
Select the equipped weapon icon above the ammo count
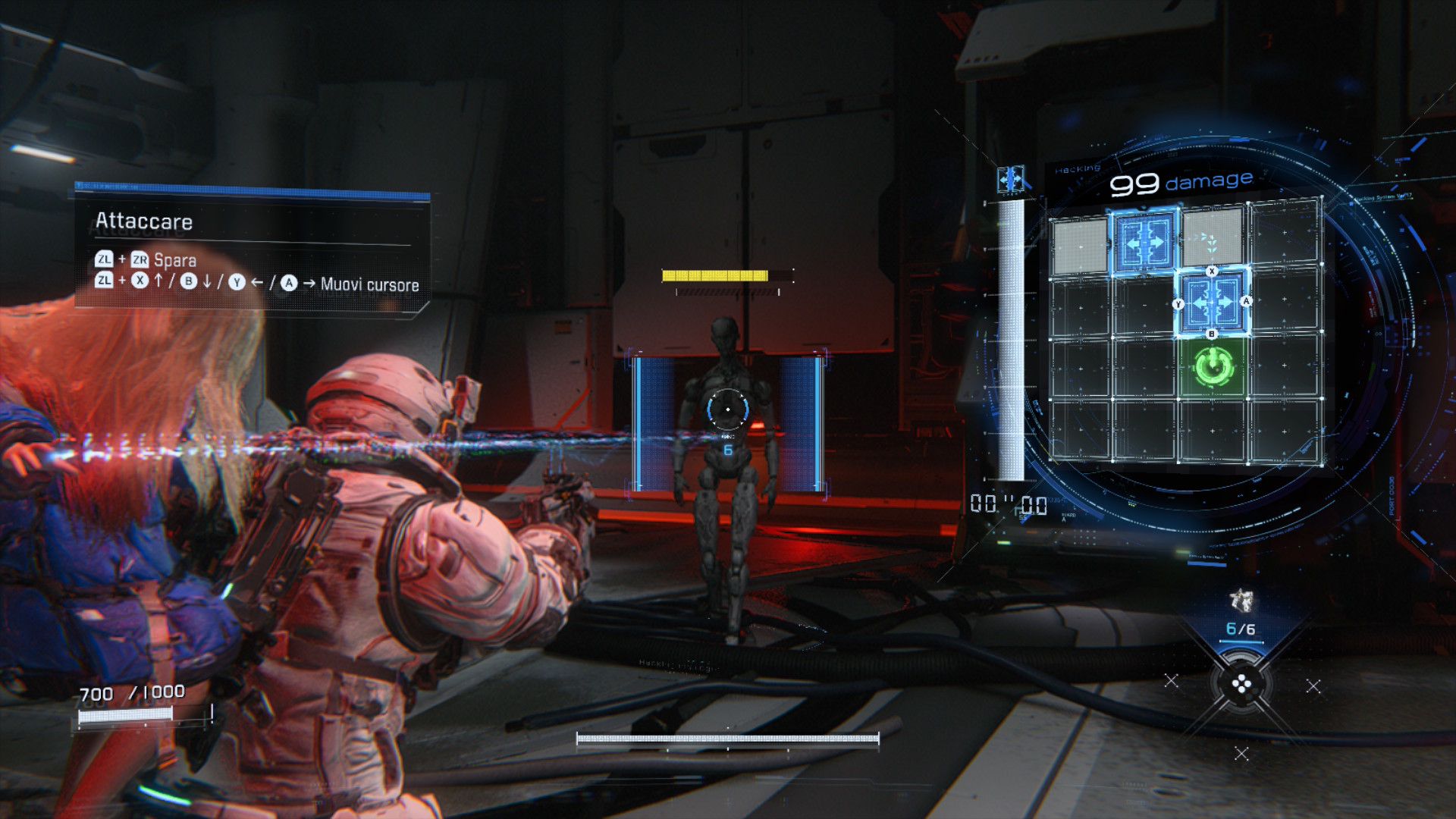(1241, 601)
